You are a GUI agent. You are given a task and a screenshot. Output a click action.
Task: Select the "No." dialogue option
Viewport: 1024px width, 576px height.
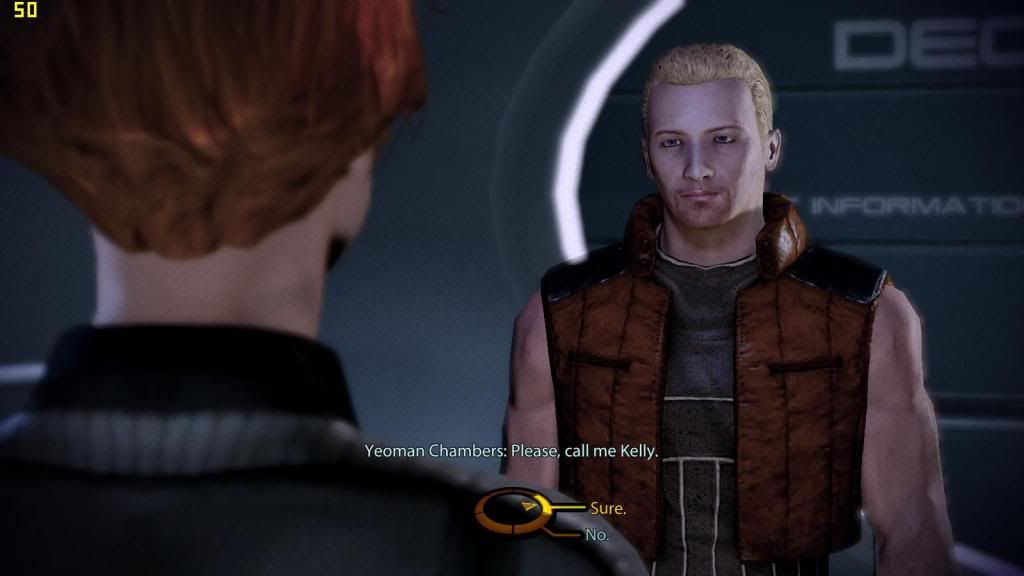[597, 535]
